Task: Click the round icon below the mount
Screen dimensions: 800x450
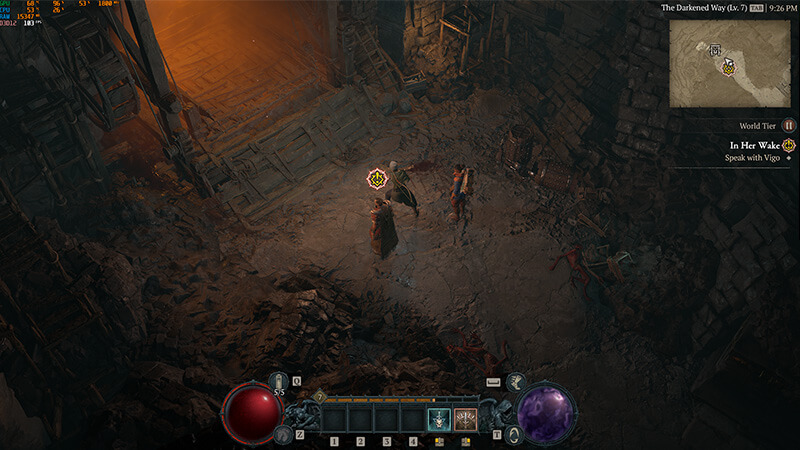Action: tap(514, 433)
